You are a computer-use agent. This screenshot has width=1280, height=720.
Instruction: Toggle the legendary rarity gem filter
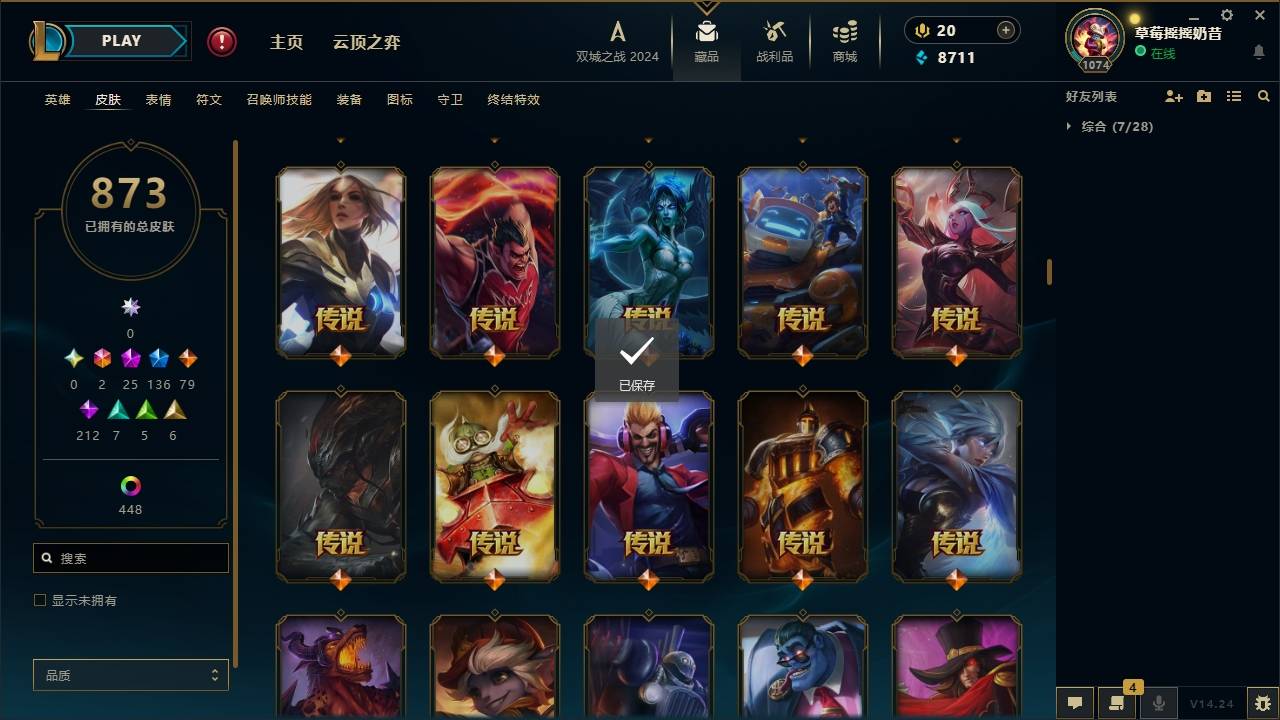[188, 357]
